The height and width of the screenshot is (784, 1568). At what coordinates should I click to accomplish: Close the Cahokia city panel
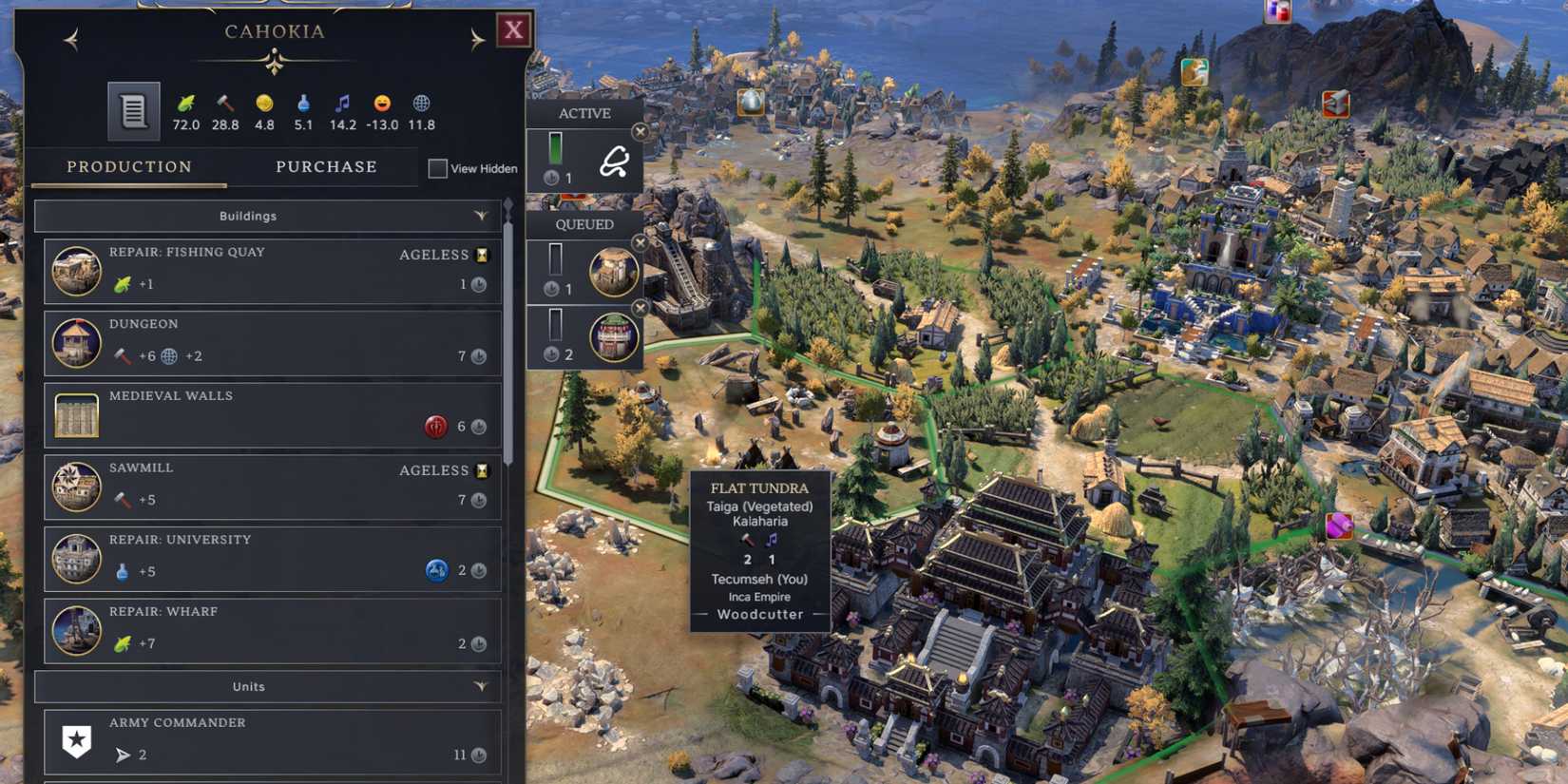(513, 30)
